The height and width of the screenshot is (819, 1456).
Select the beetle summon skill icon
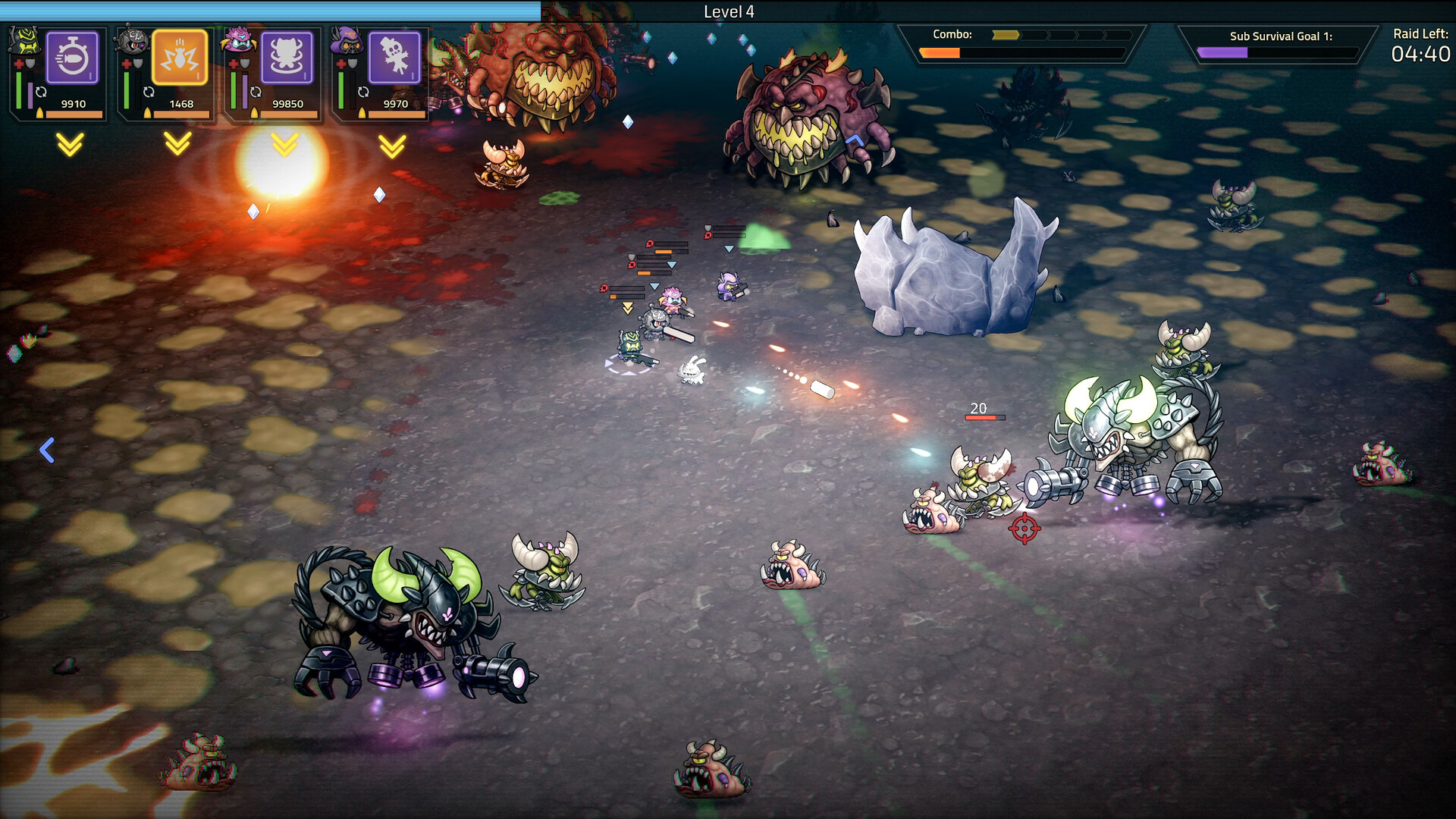coord(287,55)
